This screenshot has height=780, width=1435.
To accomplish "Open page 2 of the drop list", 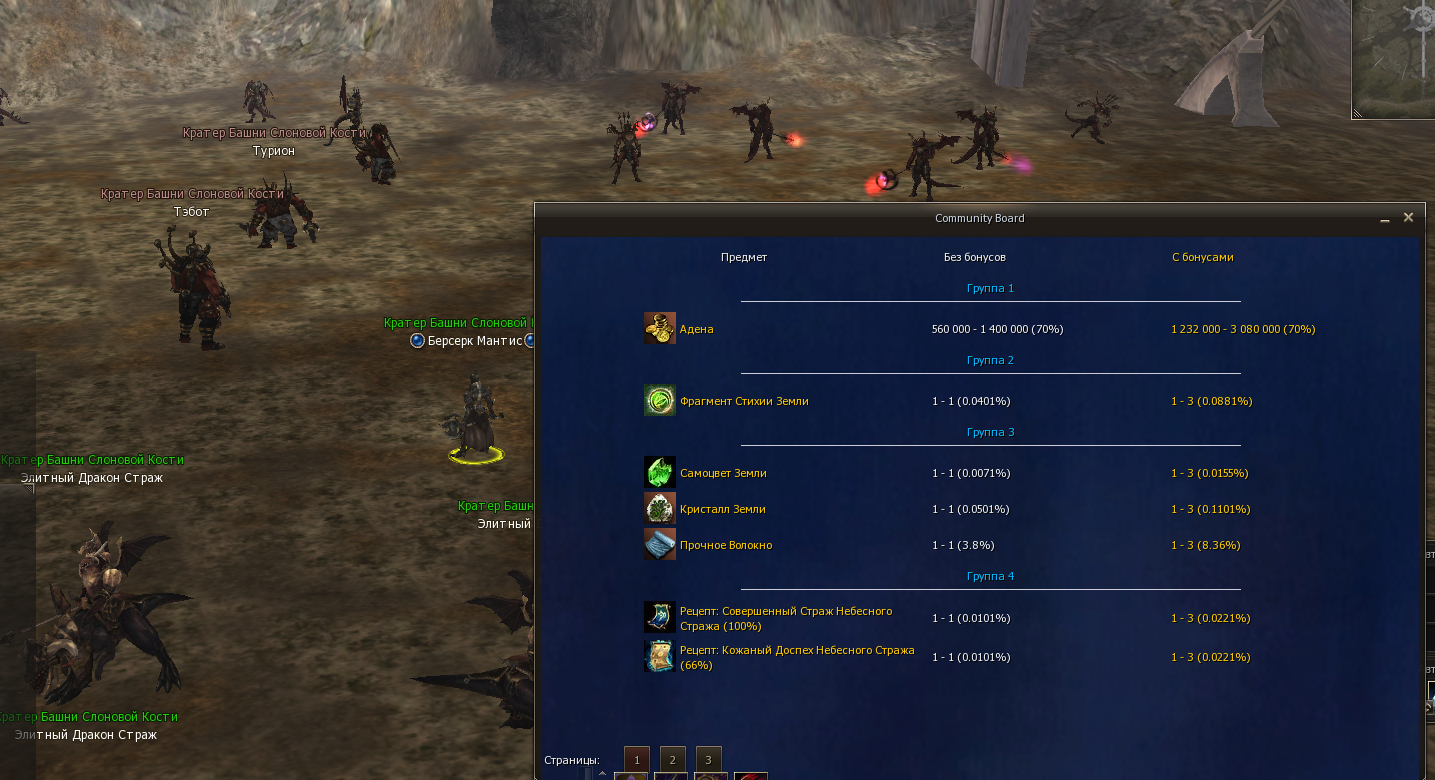I will coord(673,760).
